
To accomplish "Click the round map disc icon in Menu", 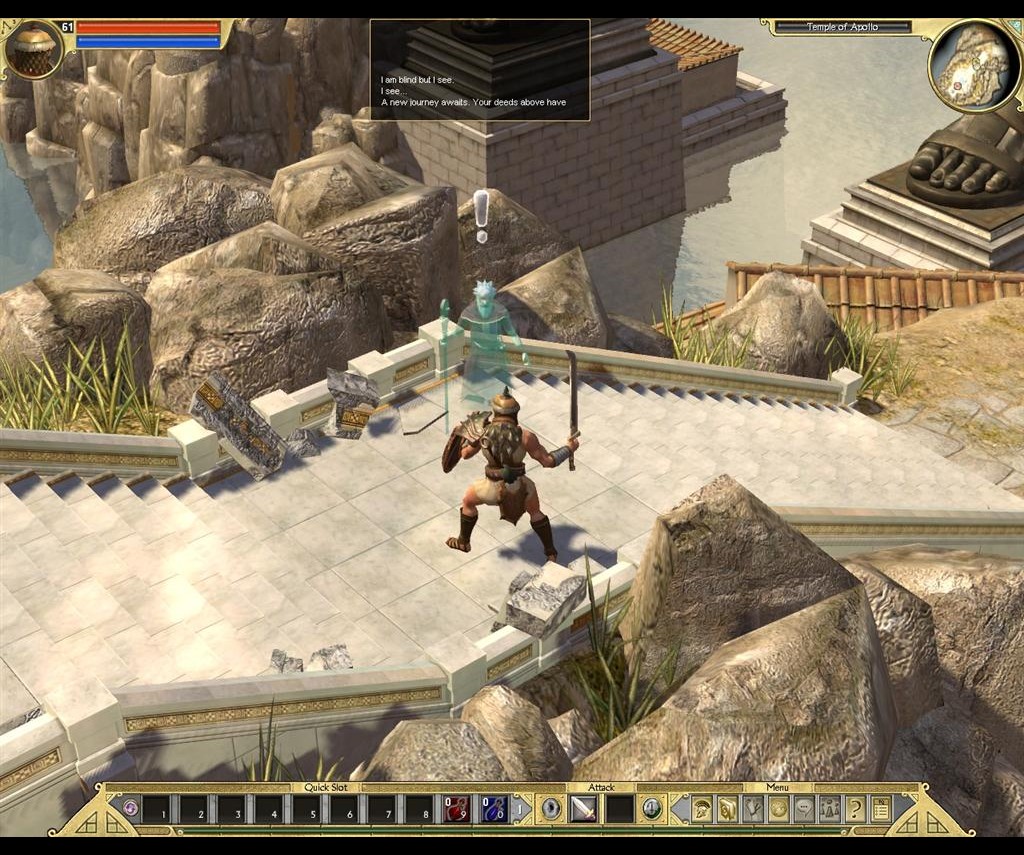I will [778, 808].
